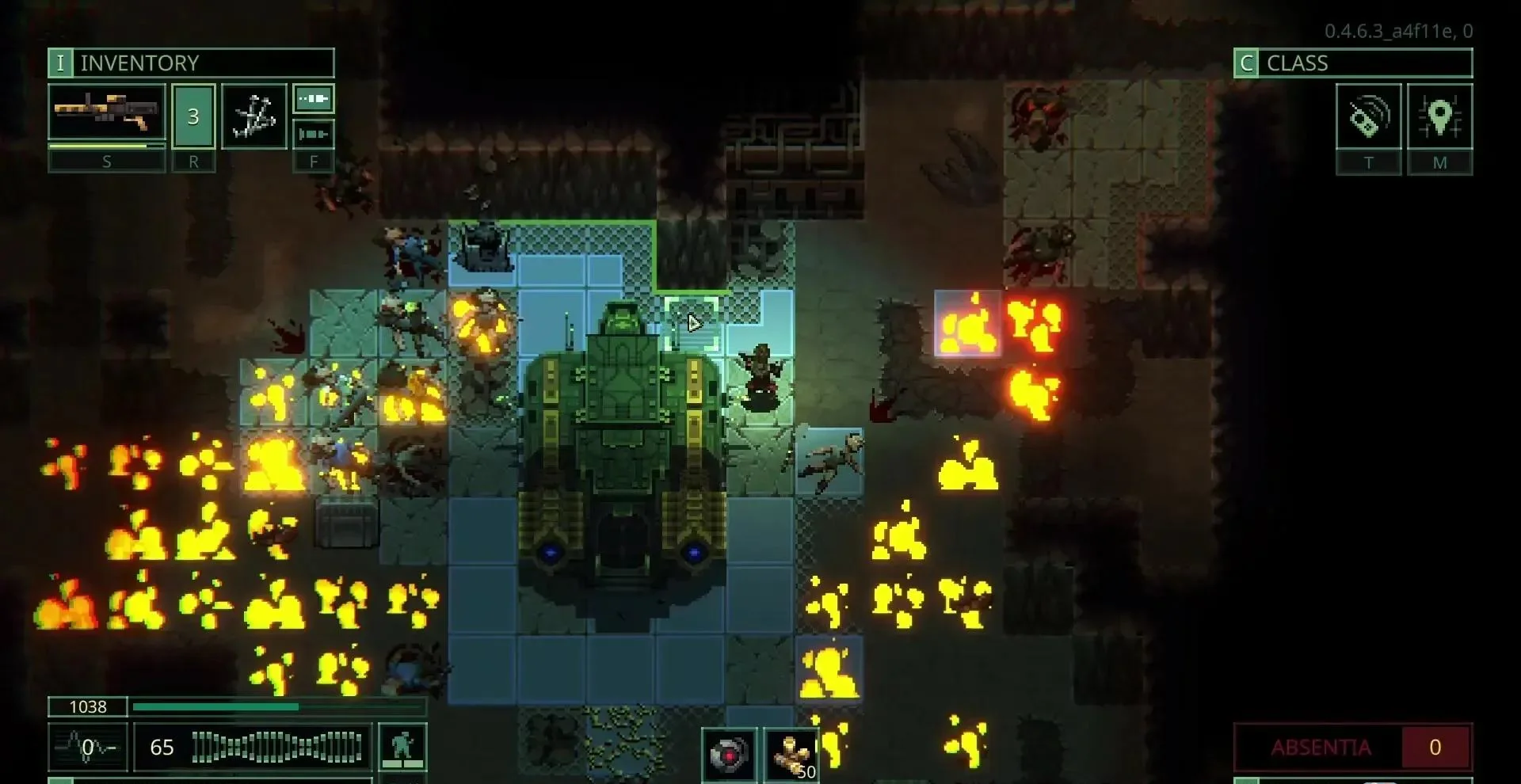Select the red-eyed drone item slot
Image resolution: width=1521 pixels, height=784 pixels.
pos(729,755)
